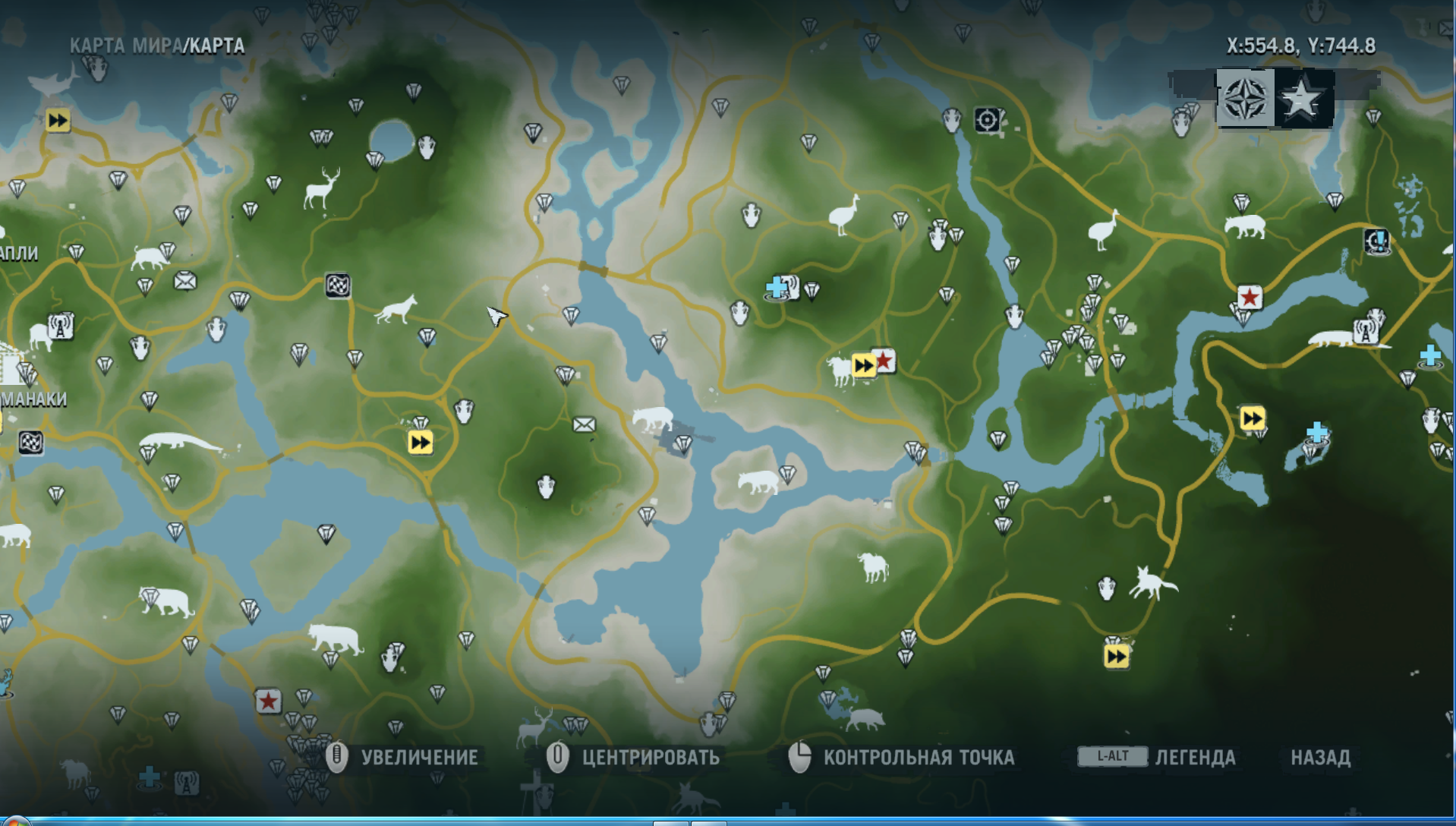The image size is (1456, 826).
Task: Go back using the НАЗАД button
Action: coord(1320,757)
